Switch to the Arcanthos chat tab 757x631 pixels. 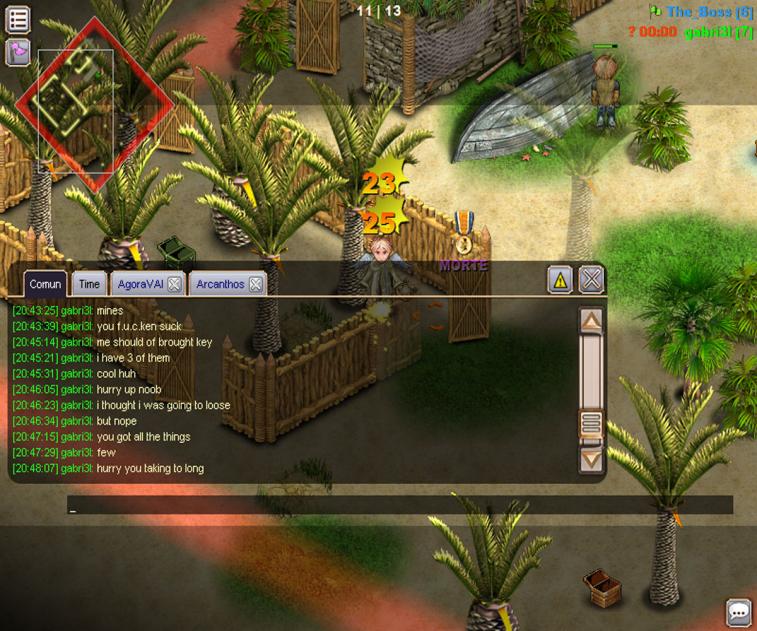tap(220, 284)
